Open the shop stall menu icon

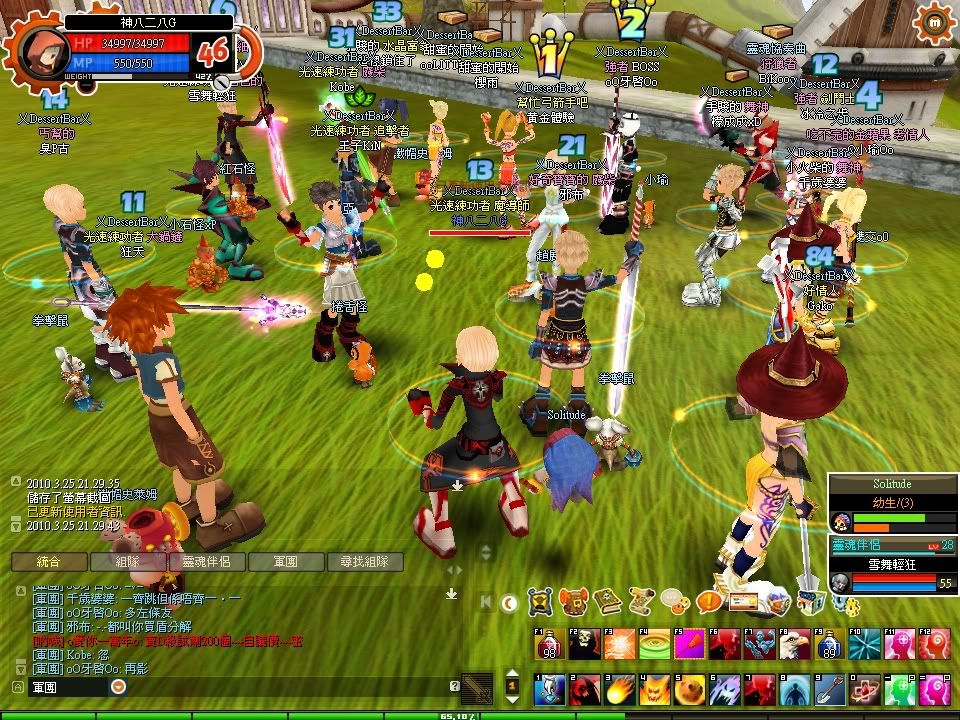811,602
